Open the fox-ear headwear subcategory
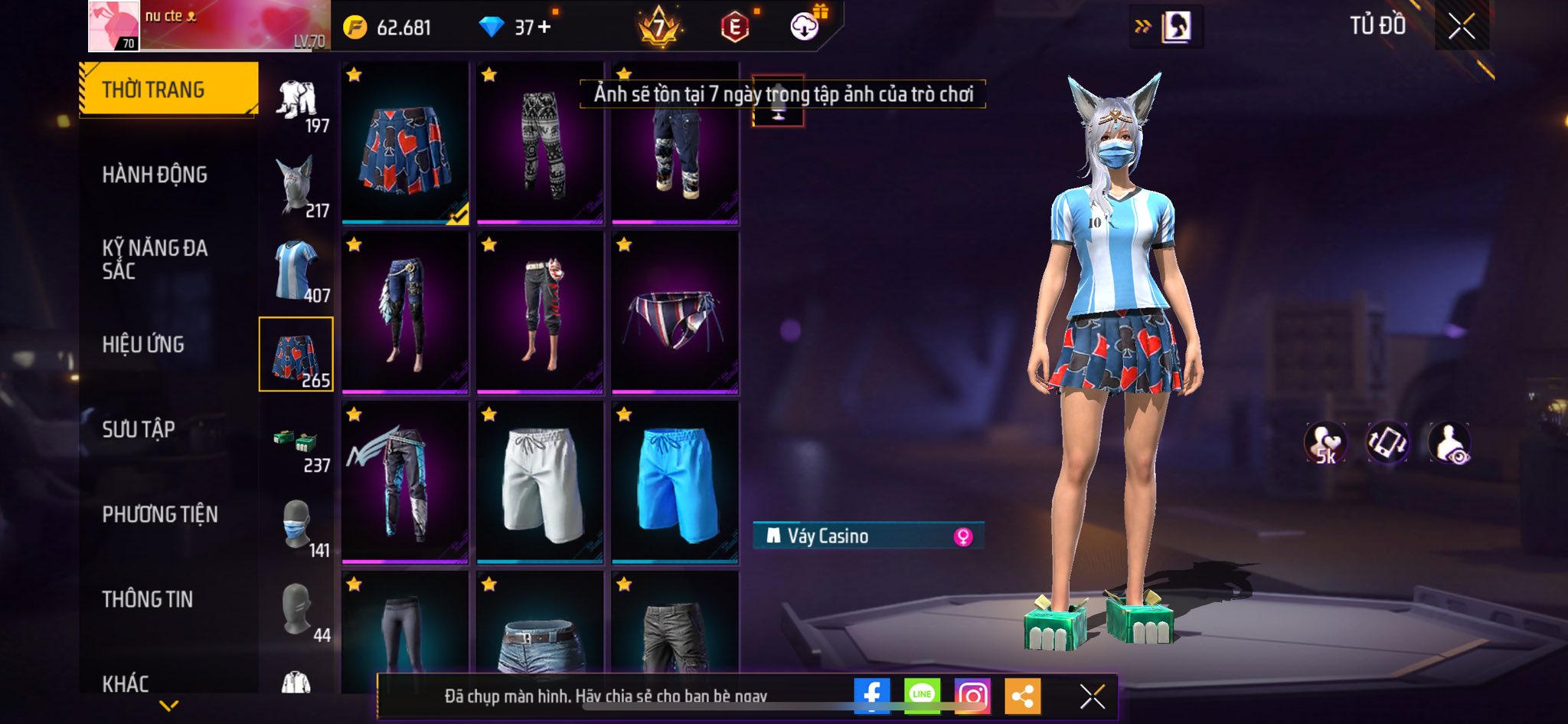Screen dimensions: 1568x724 click(x=297, y=185)
